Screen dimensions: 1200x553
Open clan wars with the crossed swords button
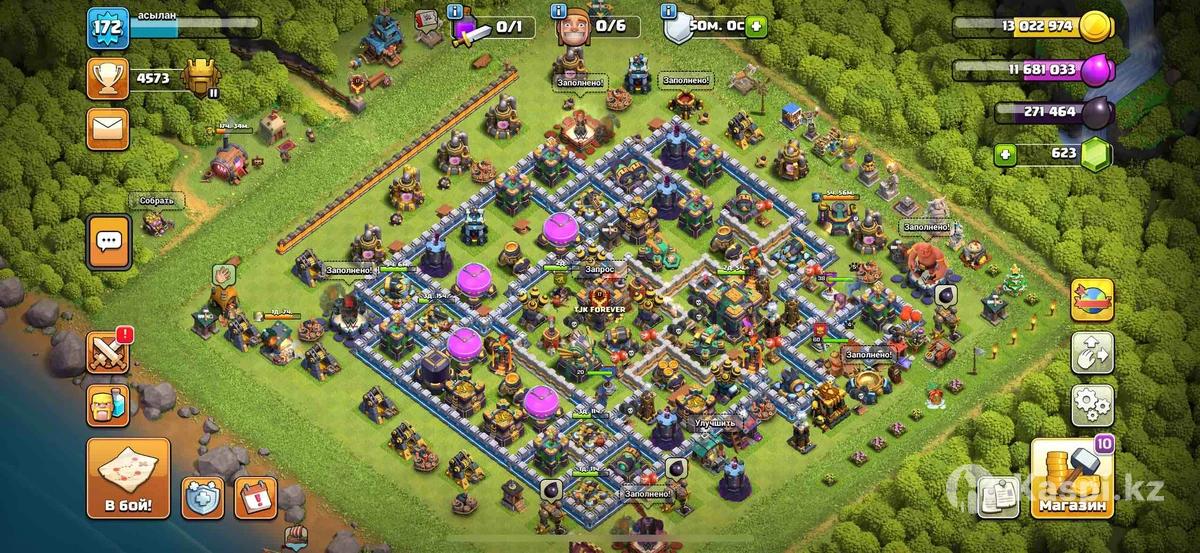tap(107, 353)
